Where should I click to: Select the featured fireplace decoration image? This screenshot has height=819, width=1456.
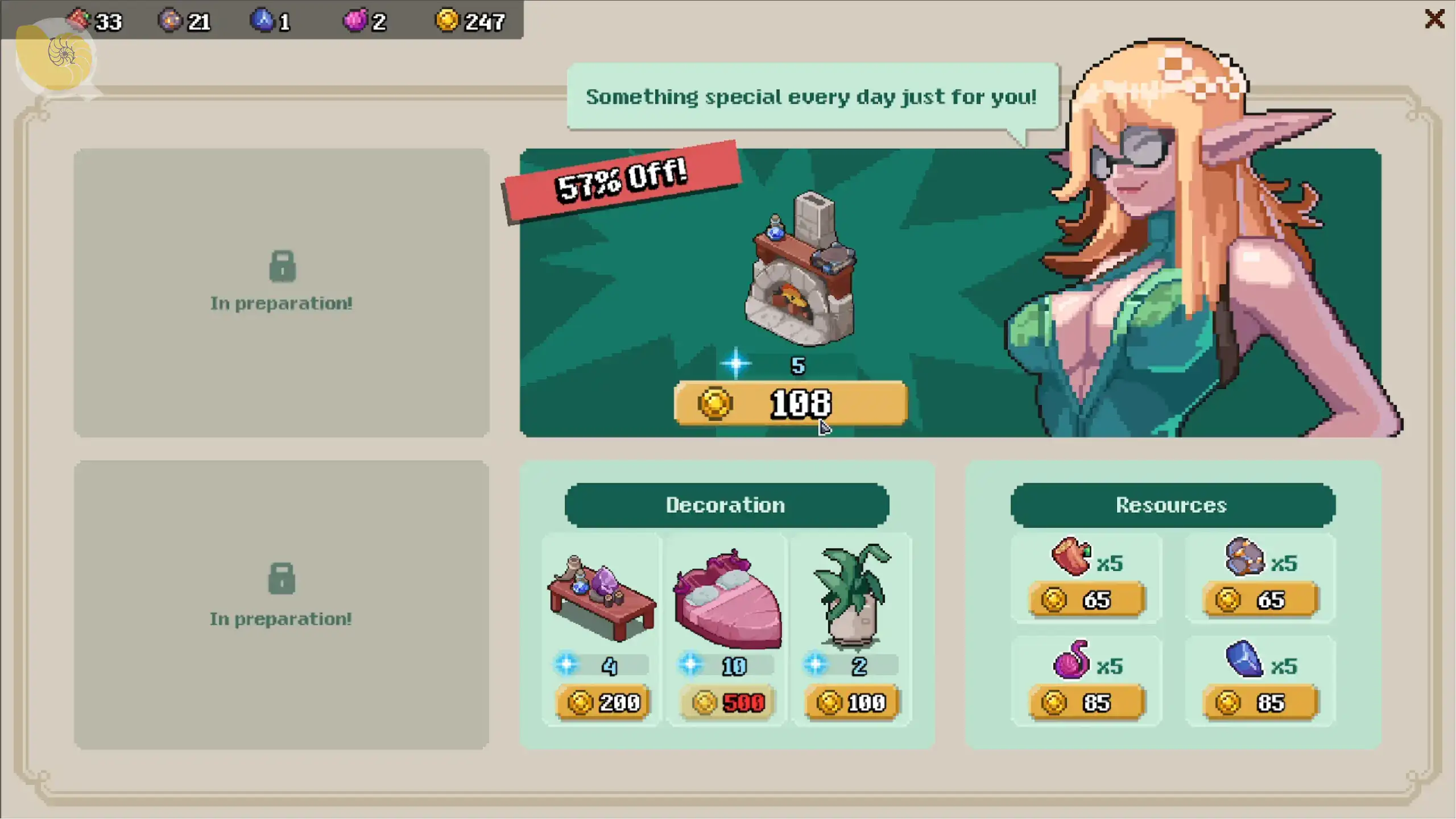(802, 270)
